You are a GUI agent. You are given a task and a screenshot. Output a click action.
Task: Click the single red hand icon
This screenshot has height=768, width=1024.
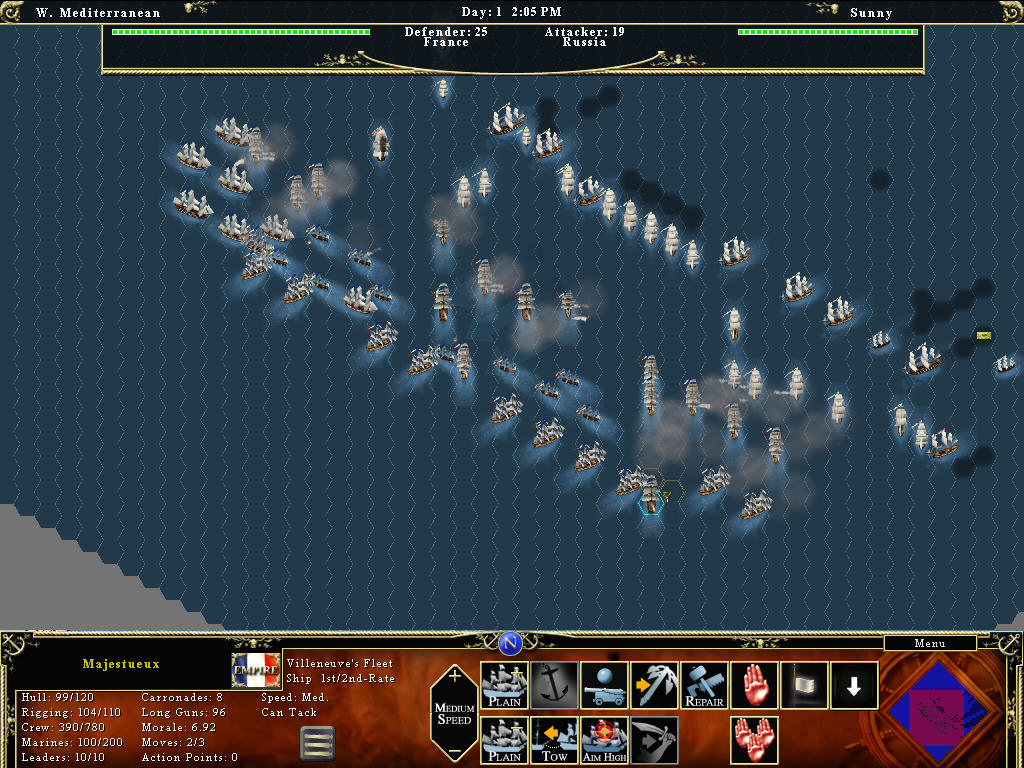click(x=755, y=685)
